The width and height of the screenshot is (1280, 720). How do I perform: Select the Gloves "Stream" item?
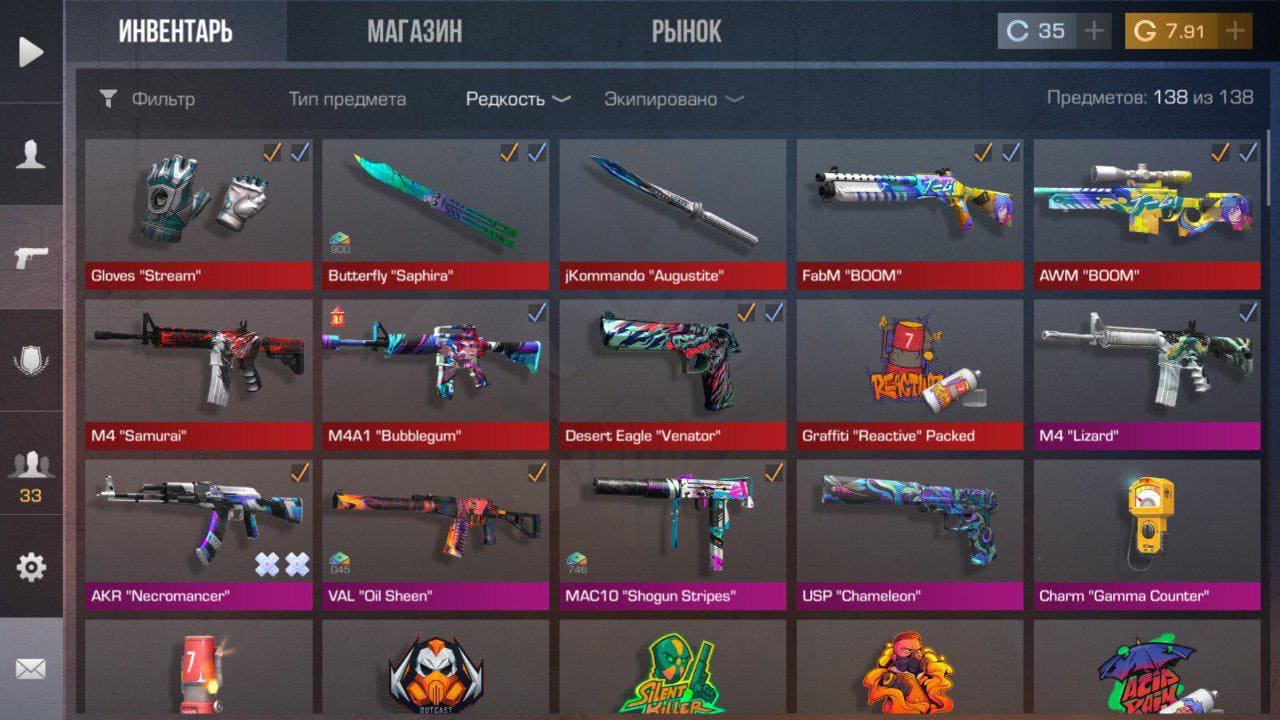198,214
